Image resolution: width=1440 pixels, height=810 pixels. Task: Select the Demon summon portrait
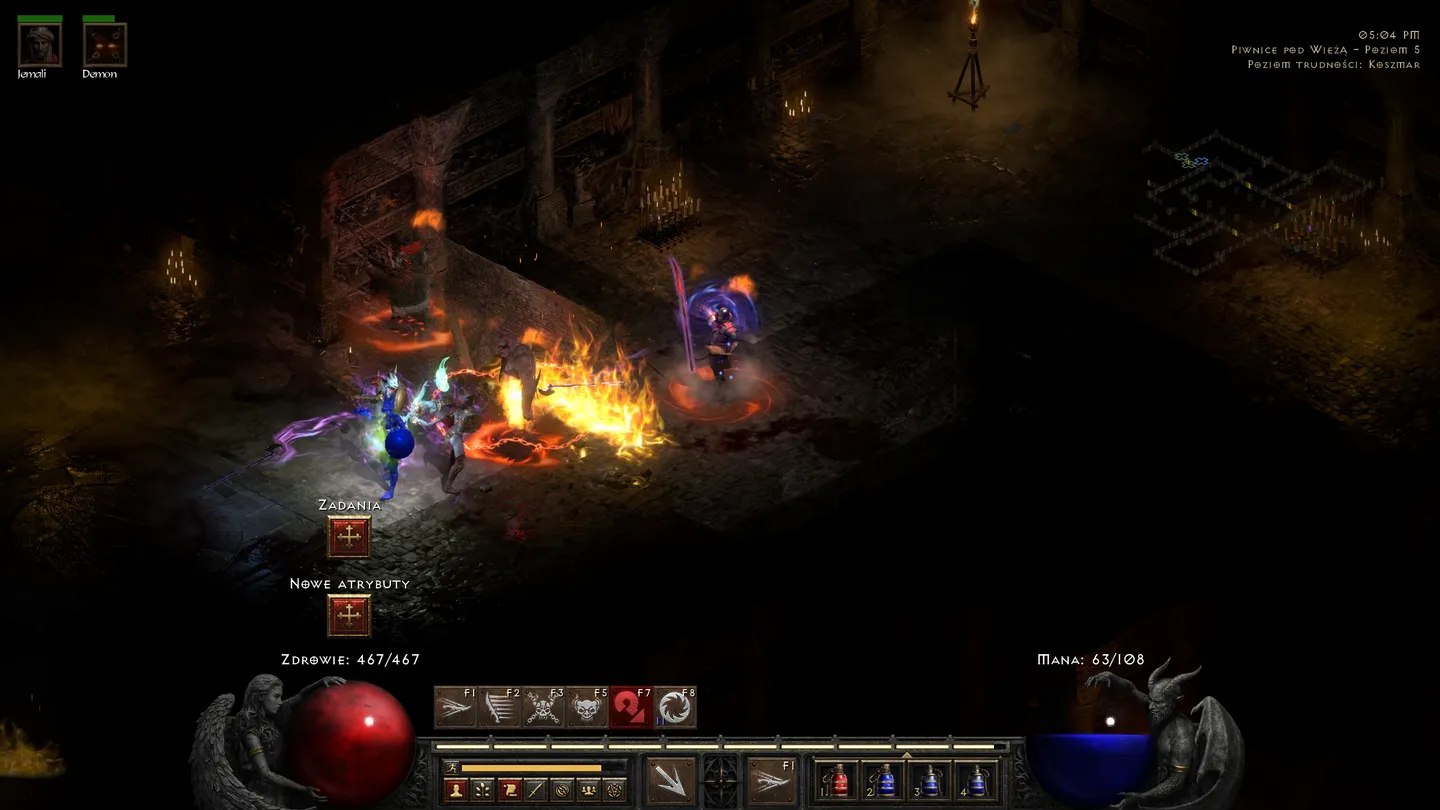[x=104, y=45]
